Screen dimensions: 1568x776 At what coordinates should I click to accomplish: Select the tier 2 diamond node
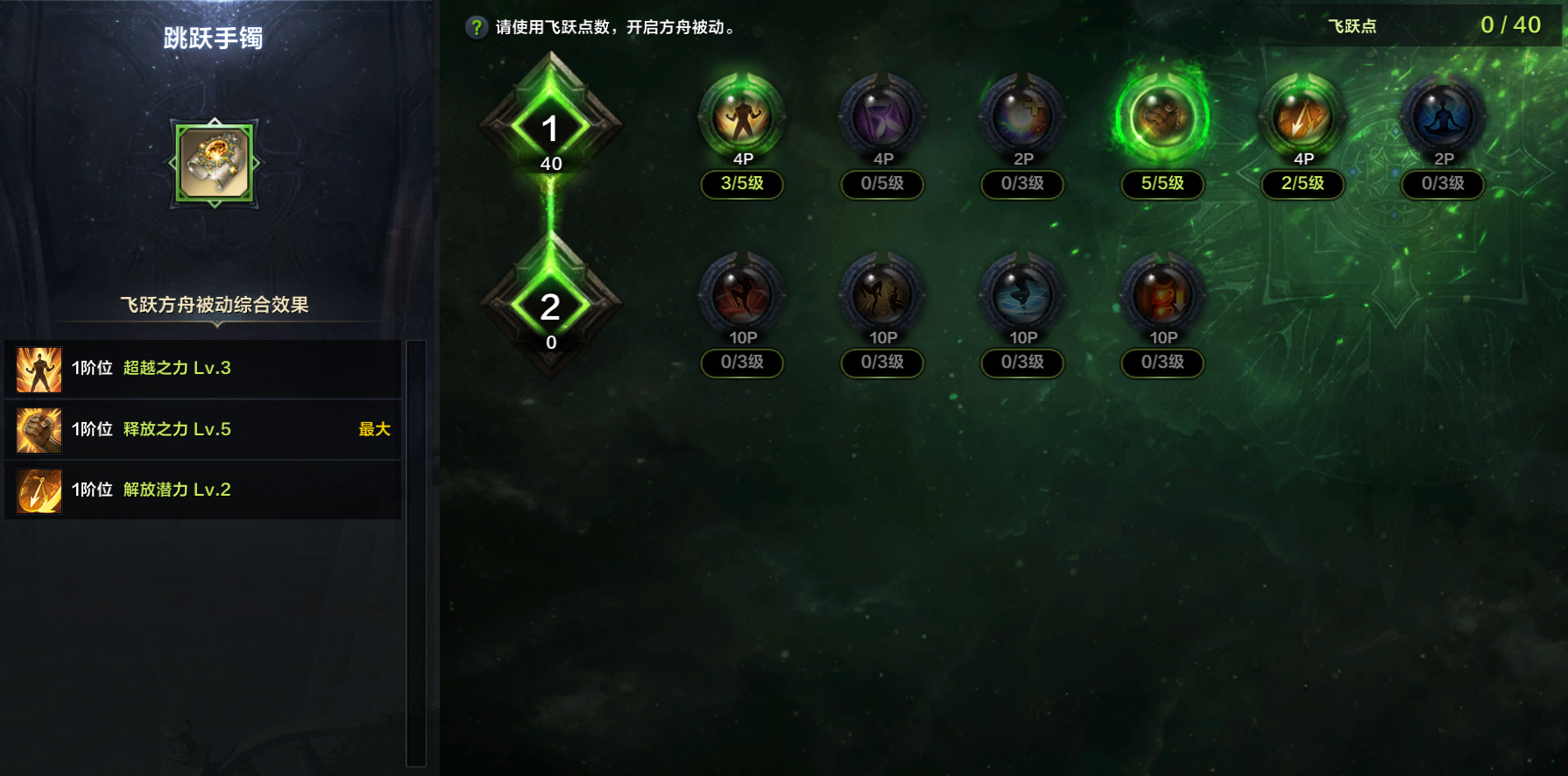pos(550,307)
